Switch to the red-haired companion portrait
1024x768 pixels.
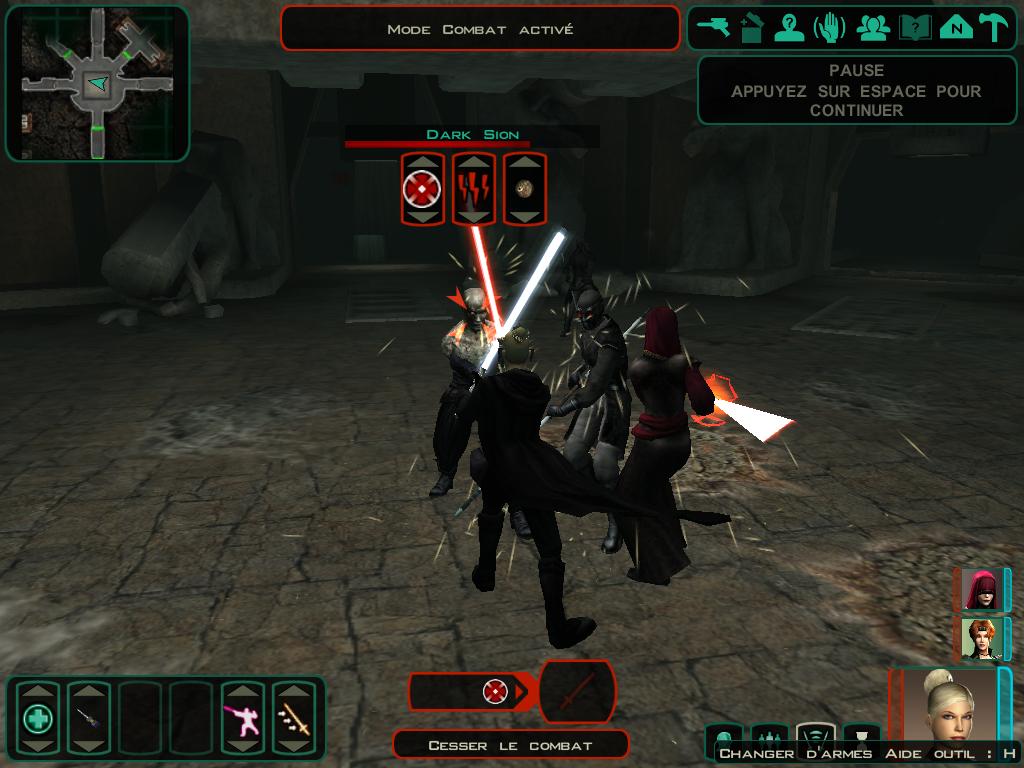pyautogui.click(x=980, y=638)
